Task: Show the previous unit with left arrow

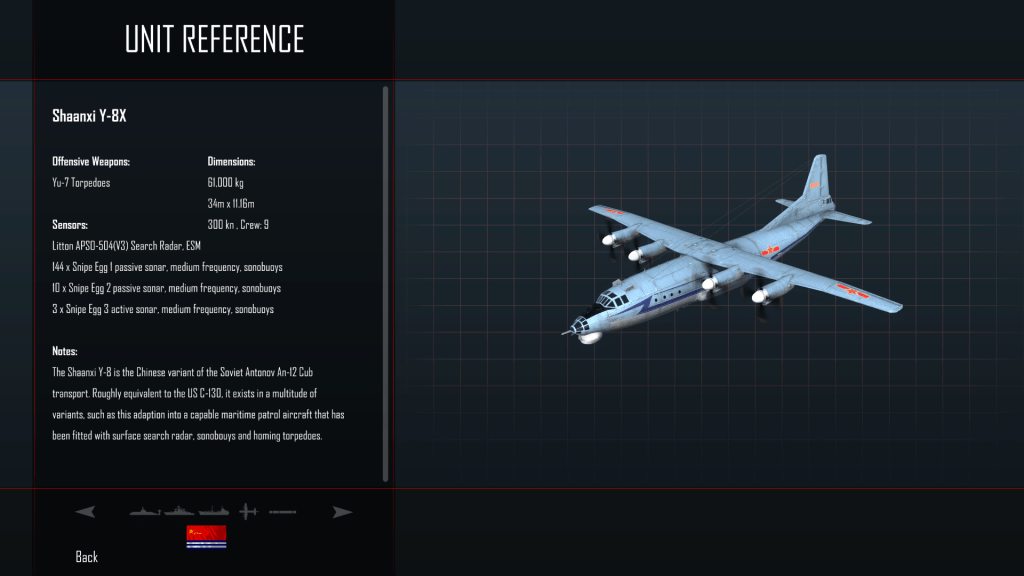Action: click(85, 512)
